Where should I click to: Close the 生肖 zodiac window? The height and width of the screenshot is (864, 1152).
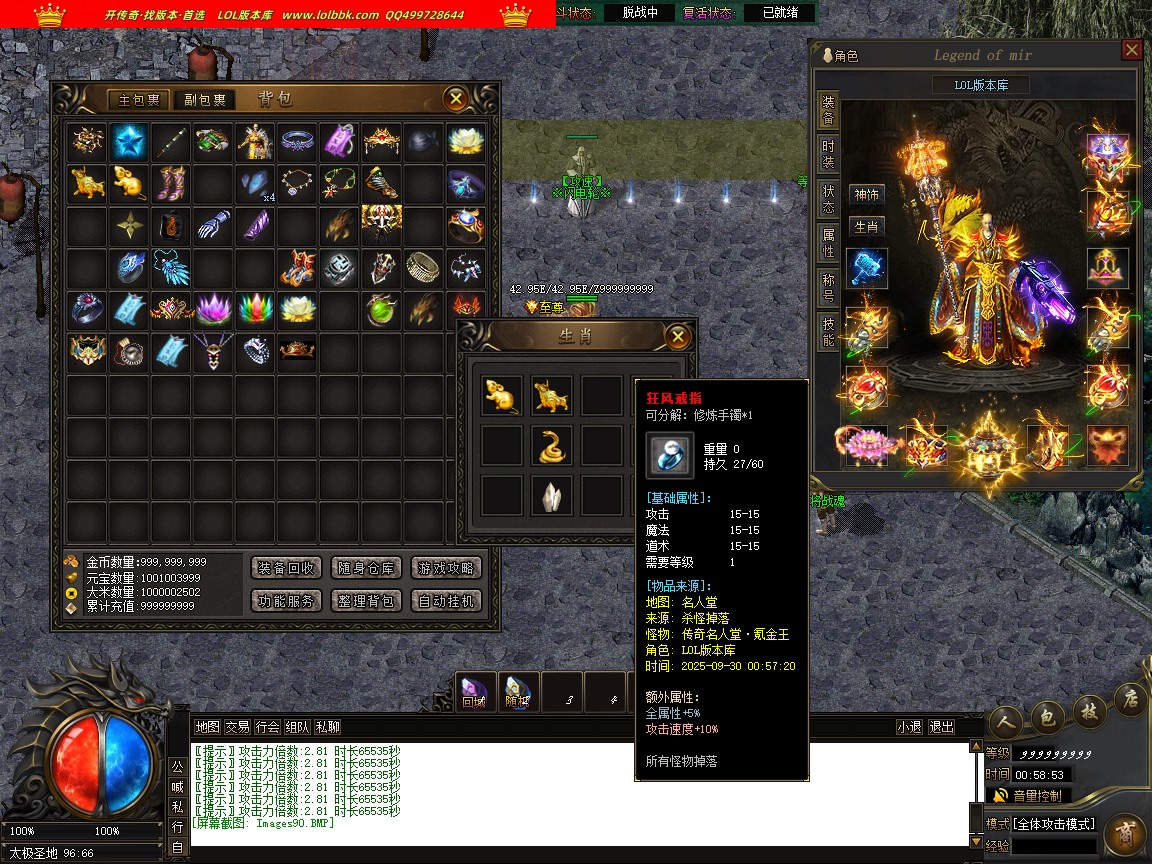coord(677,336)
